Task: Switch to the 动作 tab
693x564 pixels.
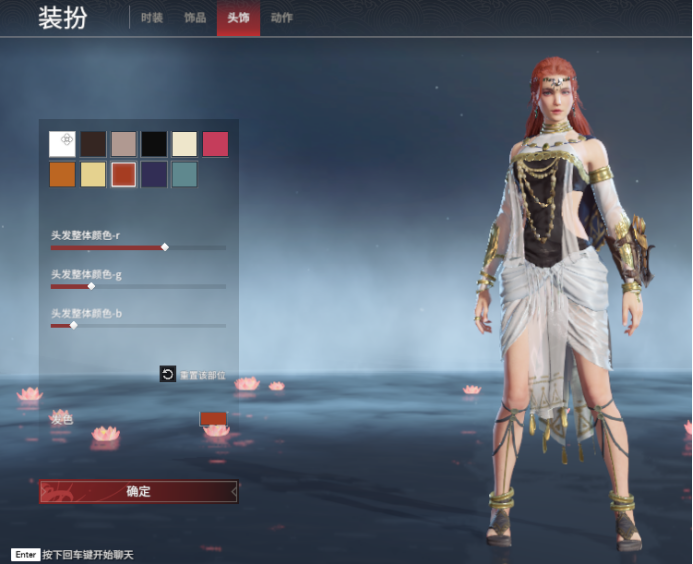Action: tap(282, 18)
